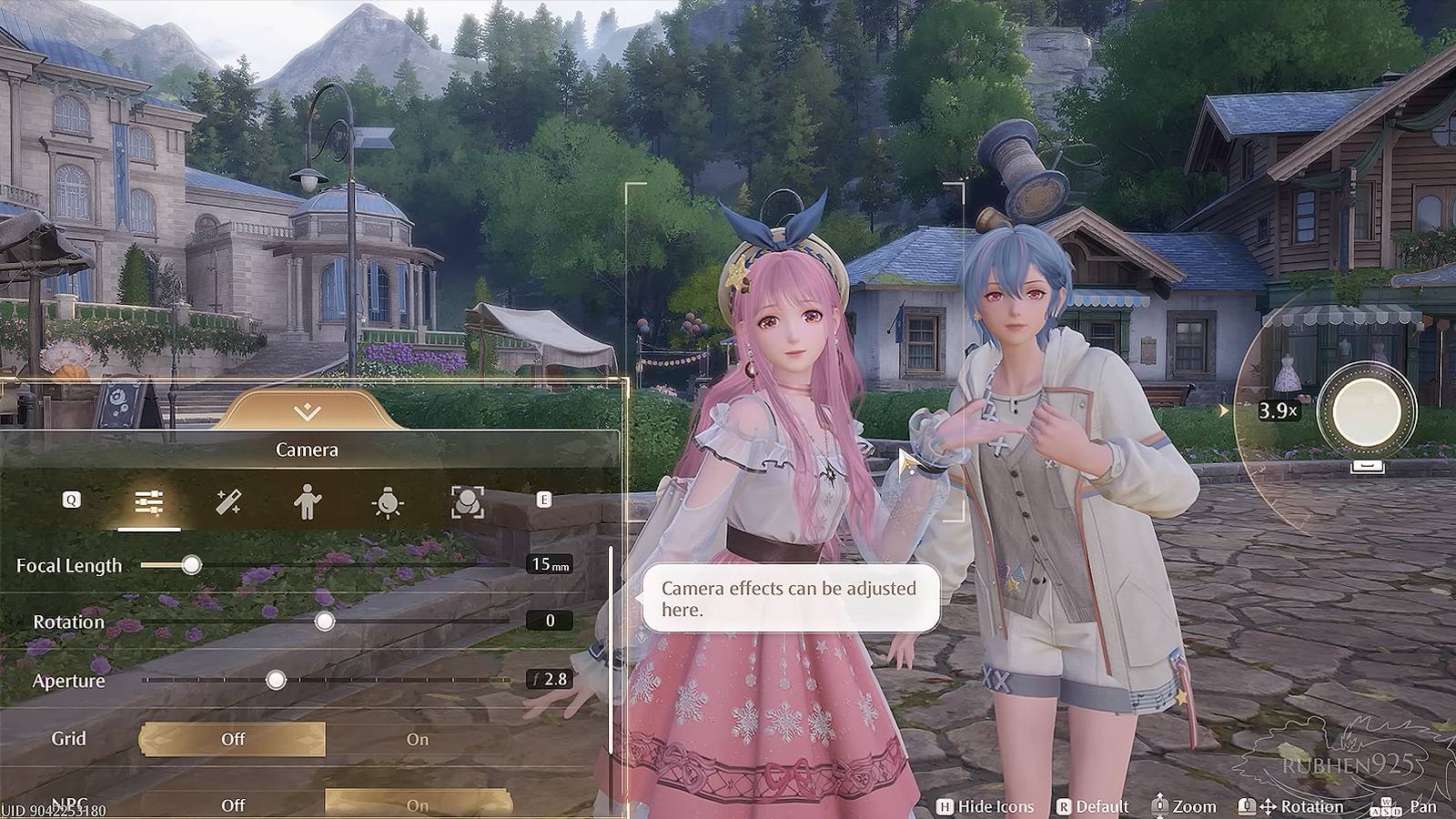This screenshot has width=1456, height=819.
Task: Click the Aperture slider handle
Action: (x=276, y=680)
